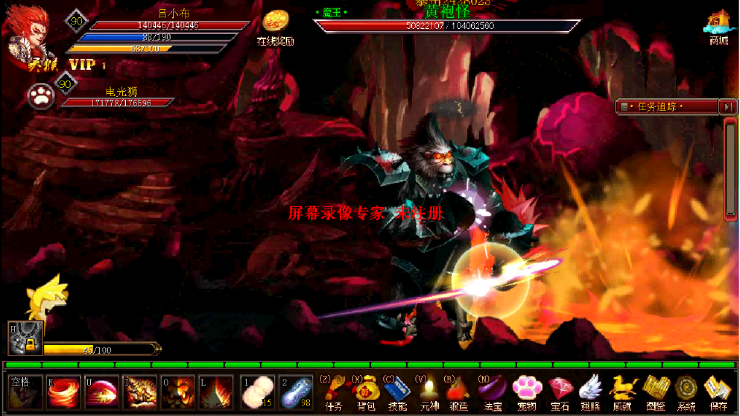Open the 宝石 red gem menu

pos(559,390)
